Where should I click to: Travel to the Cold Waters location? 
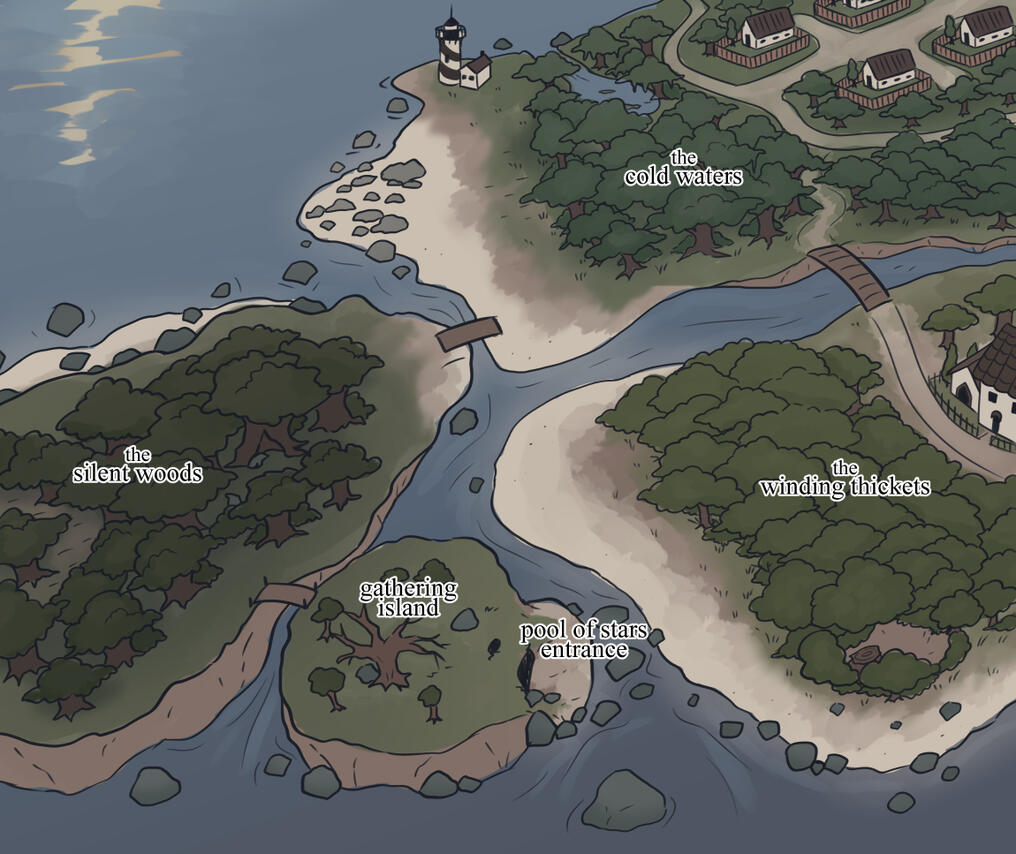tap(684, 170)
